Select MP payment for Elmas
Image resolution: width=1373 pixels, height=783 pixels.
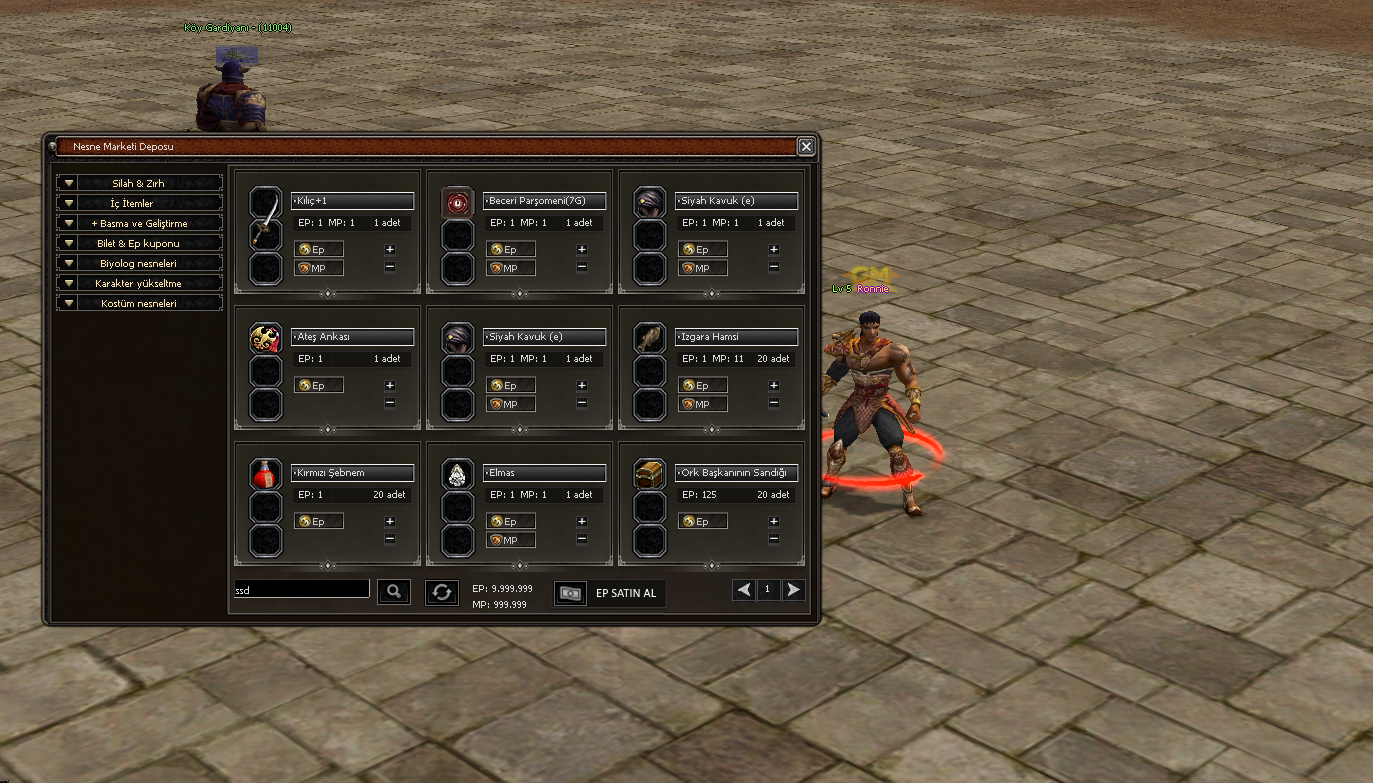pyautogui.click(x=510, y=539)
